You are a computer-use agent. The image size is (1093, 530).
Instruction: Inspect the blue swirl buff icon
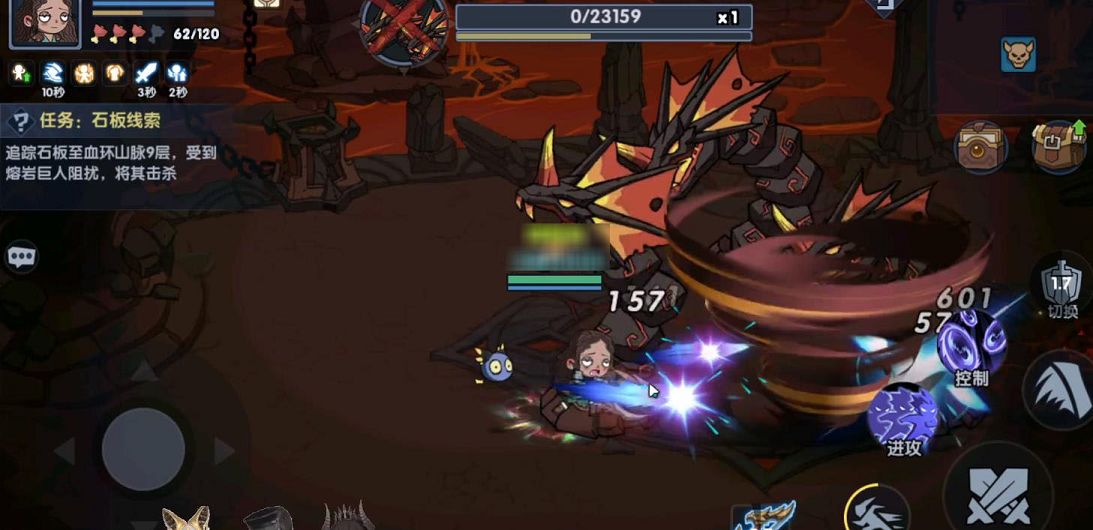(53, 73)
